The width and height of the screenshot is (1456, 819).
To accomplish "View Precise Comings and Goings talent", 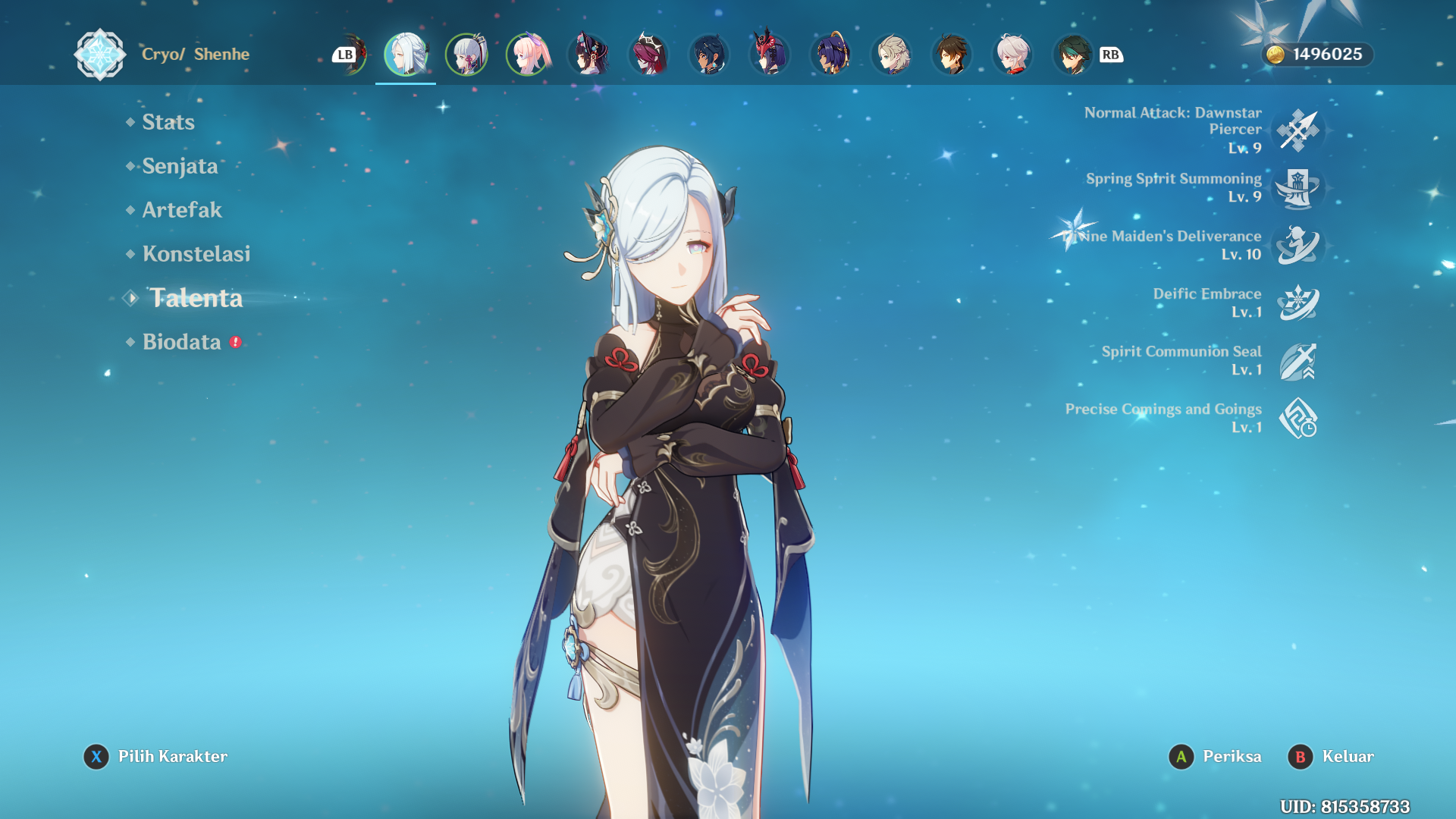I will (1298, 419).
